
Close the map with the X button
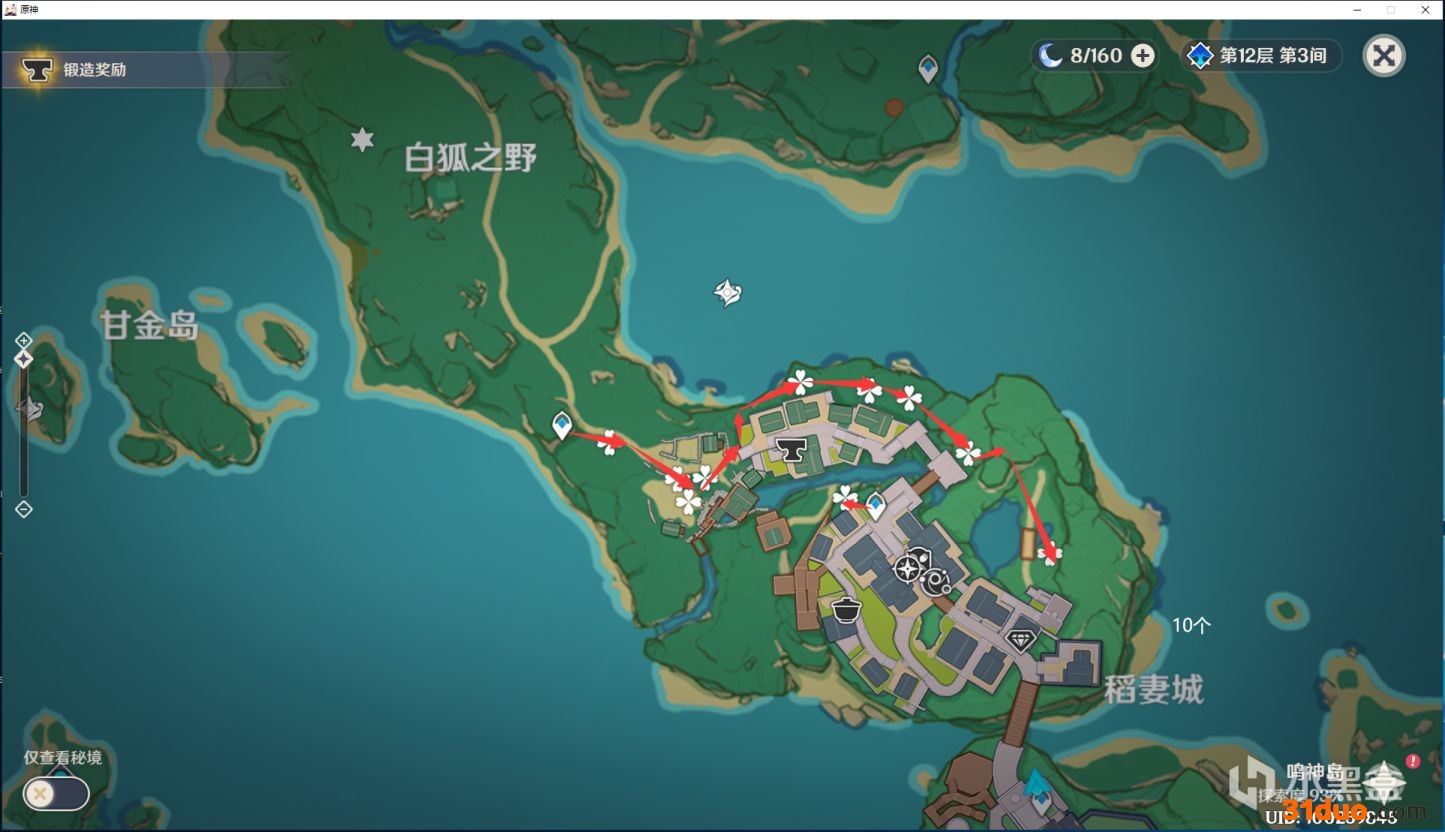pyautogui.click(x=1384, y=56)
